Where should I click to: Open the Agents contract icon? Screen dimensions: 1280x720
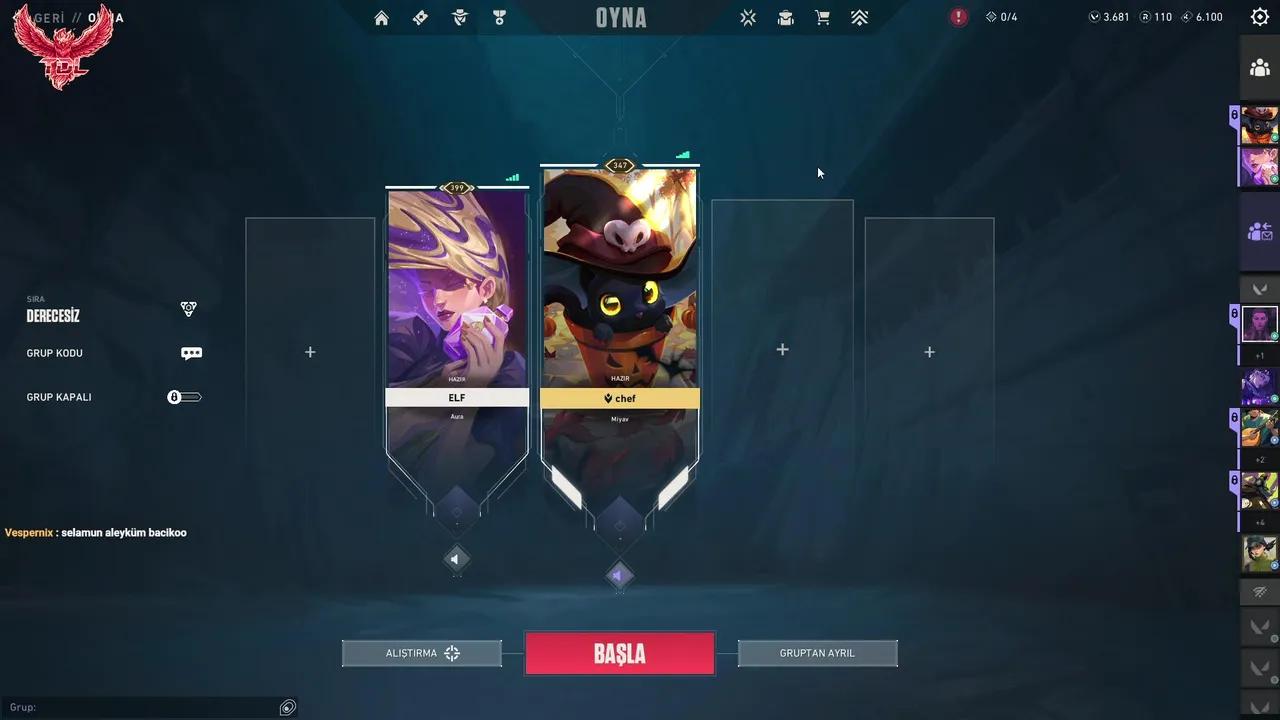(460, 17)
